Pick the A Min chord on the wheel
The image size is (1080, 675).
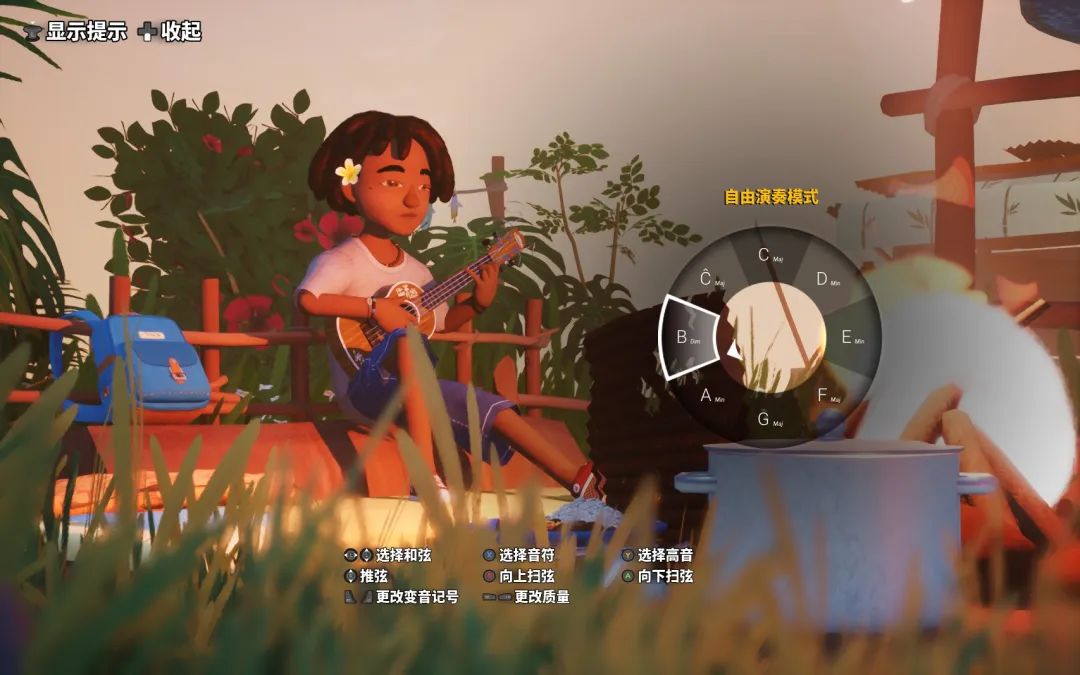(711, 396)
